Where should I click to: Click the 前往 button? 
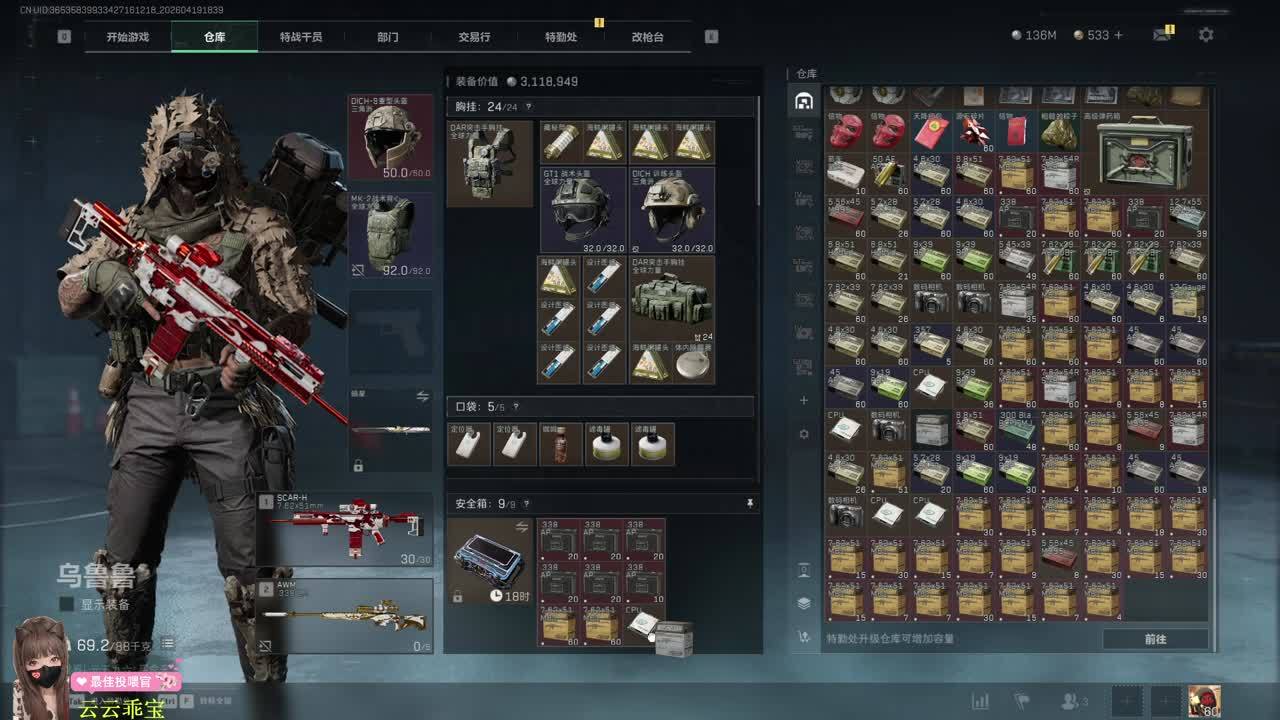(1155, 639)
